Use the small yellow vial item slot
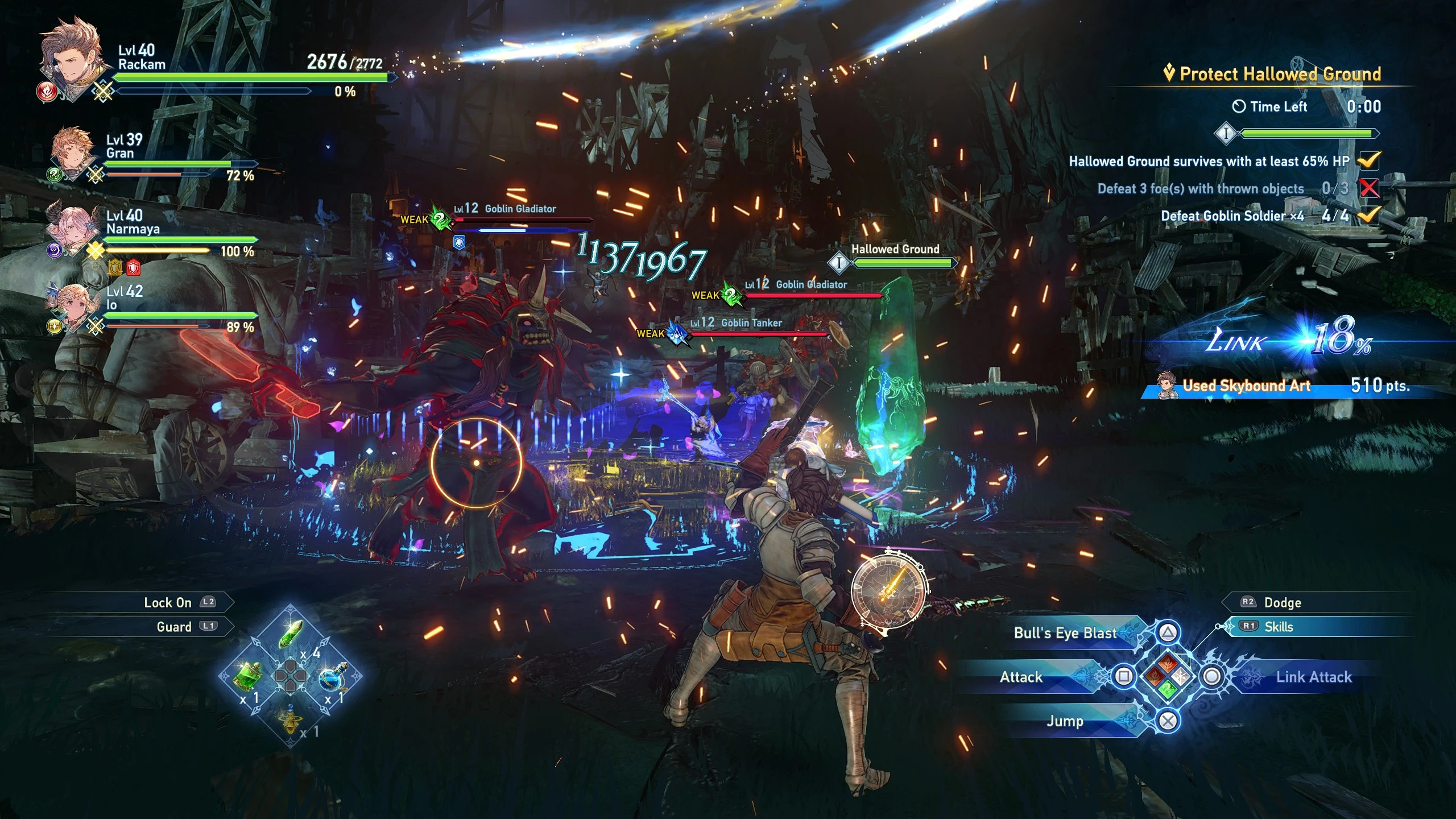1456x819 pixels. click(x=291, y=718)
